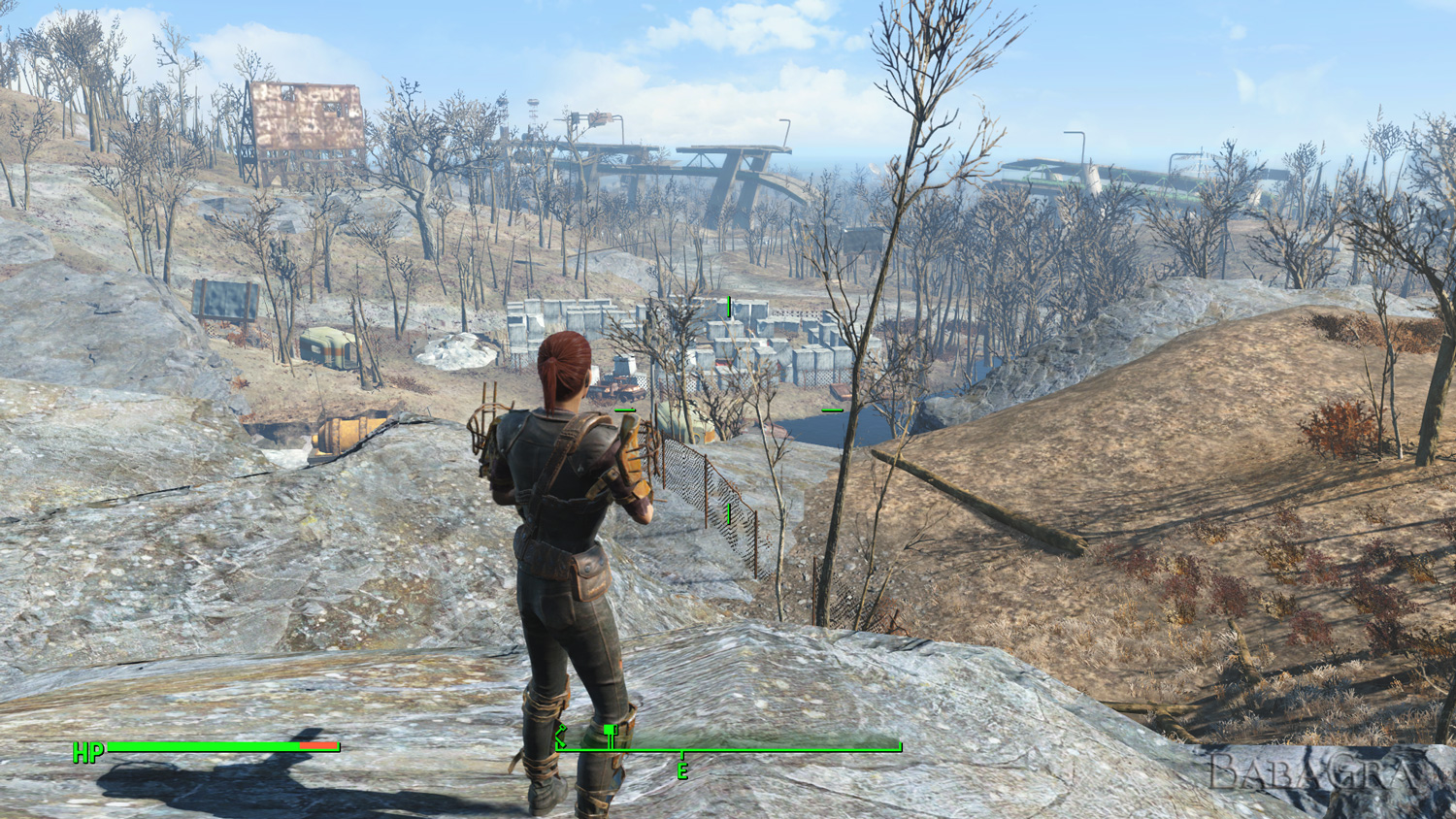Image resolution: width=1456 pixels, height=819 pixels.
Task: Click the East heading letter on the compass
Action: click(682, 771)
